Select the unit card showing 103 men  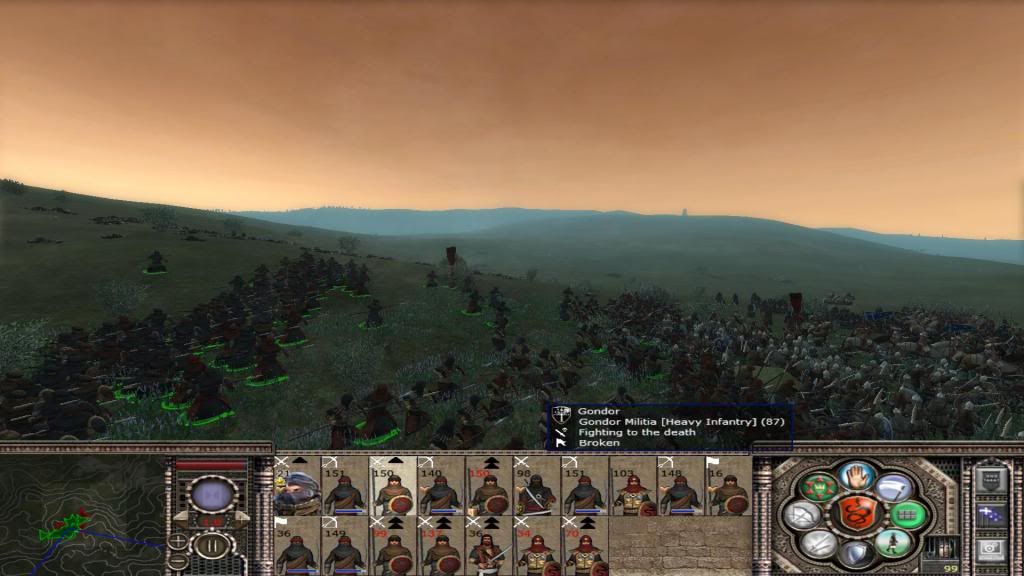[x=633, y=486]
